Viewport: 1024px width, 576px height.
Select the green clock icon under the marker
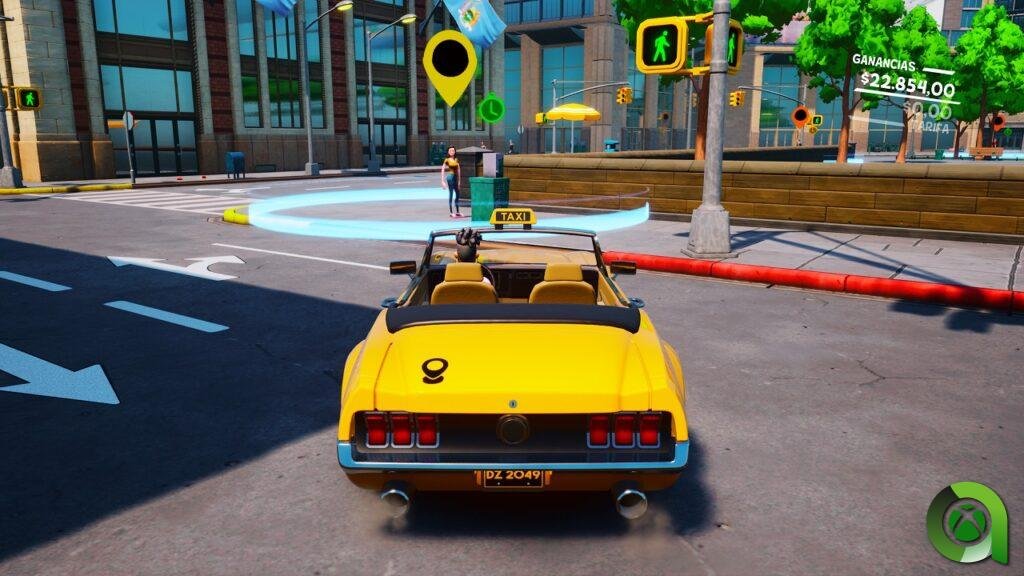(x=491, y=108)
